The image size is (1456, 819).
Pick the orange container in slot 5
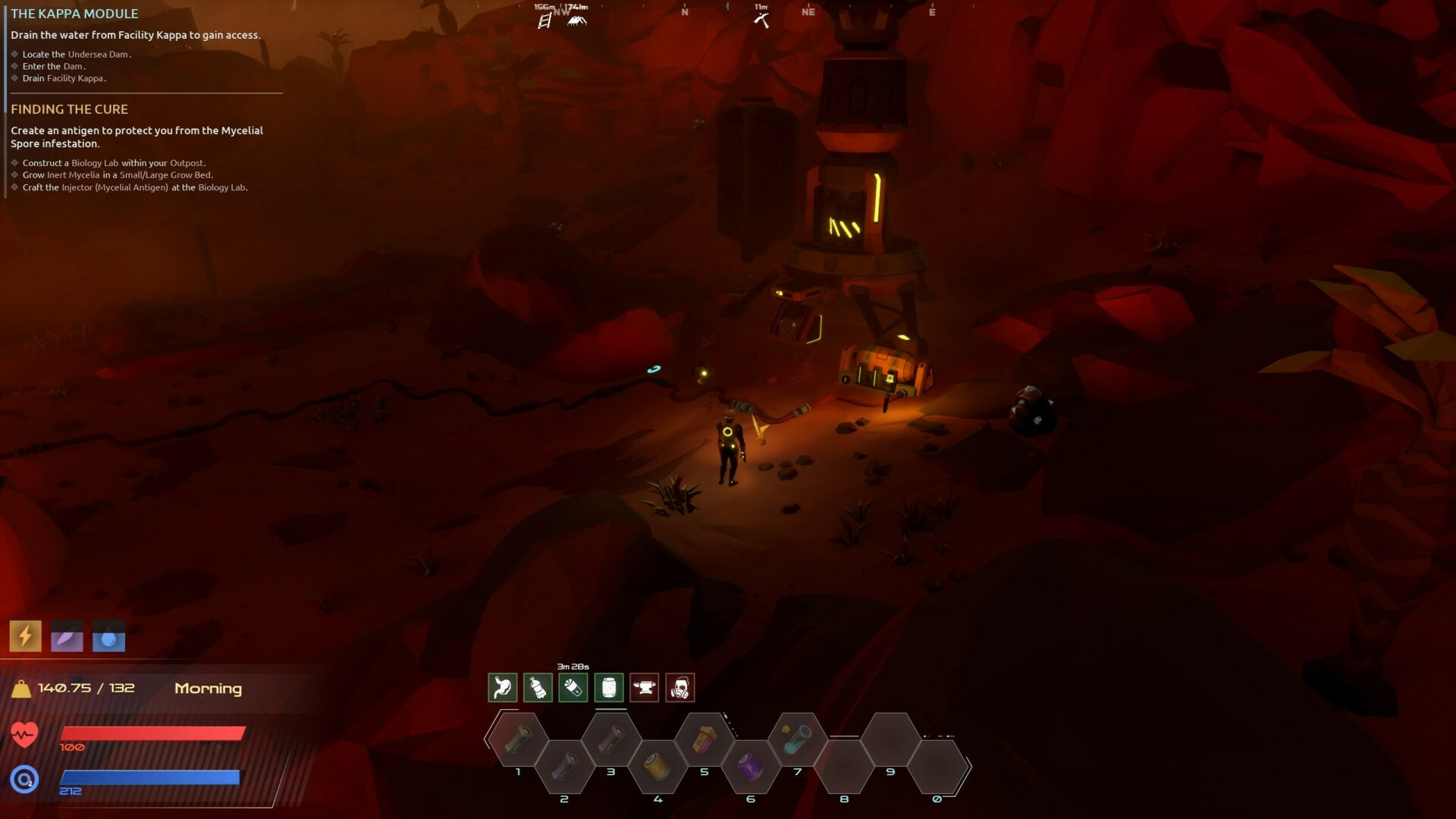point(704,739)
